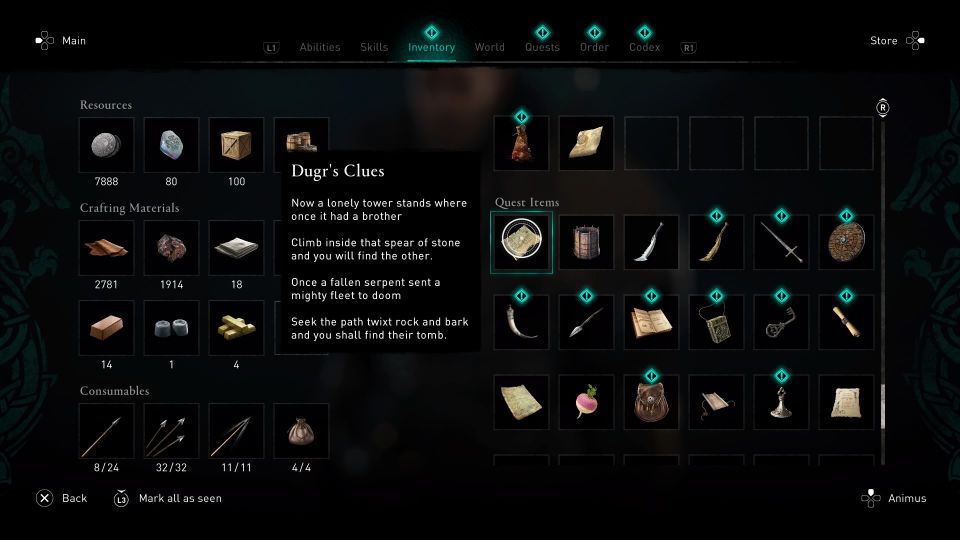Select the ration pouch consumable
The height and width of the screenshot is (540, 960).
pyautogui.click(x=301, y=431)
